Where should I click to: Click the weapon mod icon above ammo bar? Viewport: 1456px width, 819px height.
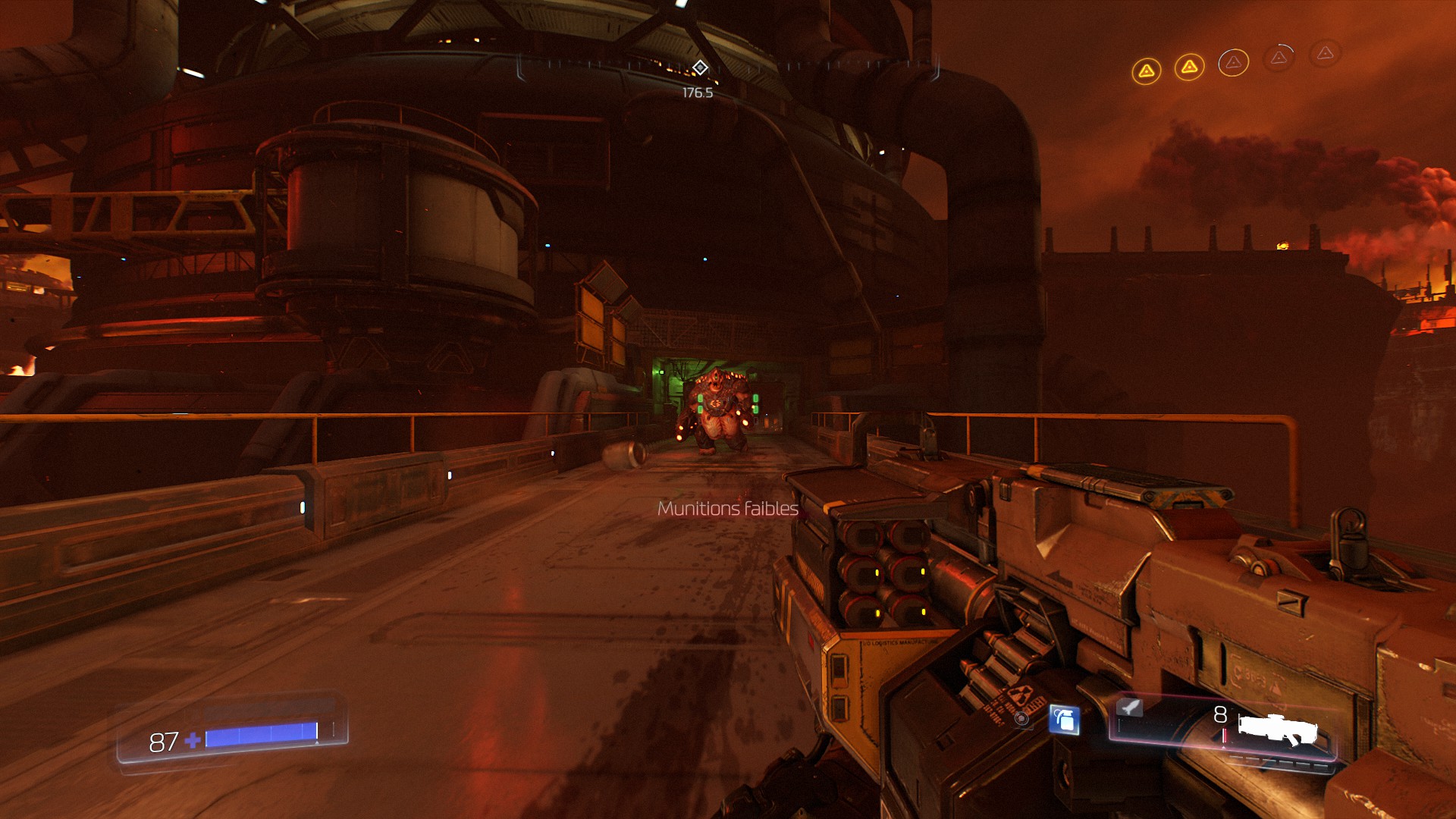[1130, 708]
